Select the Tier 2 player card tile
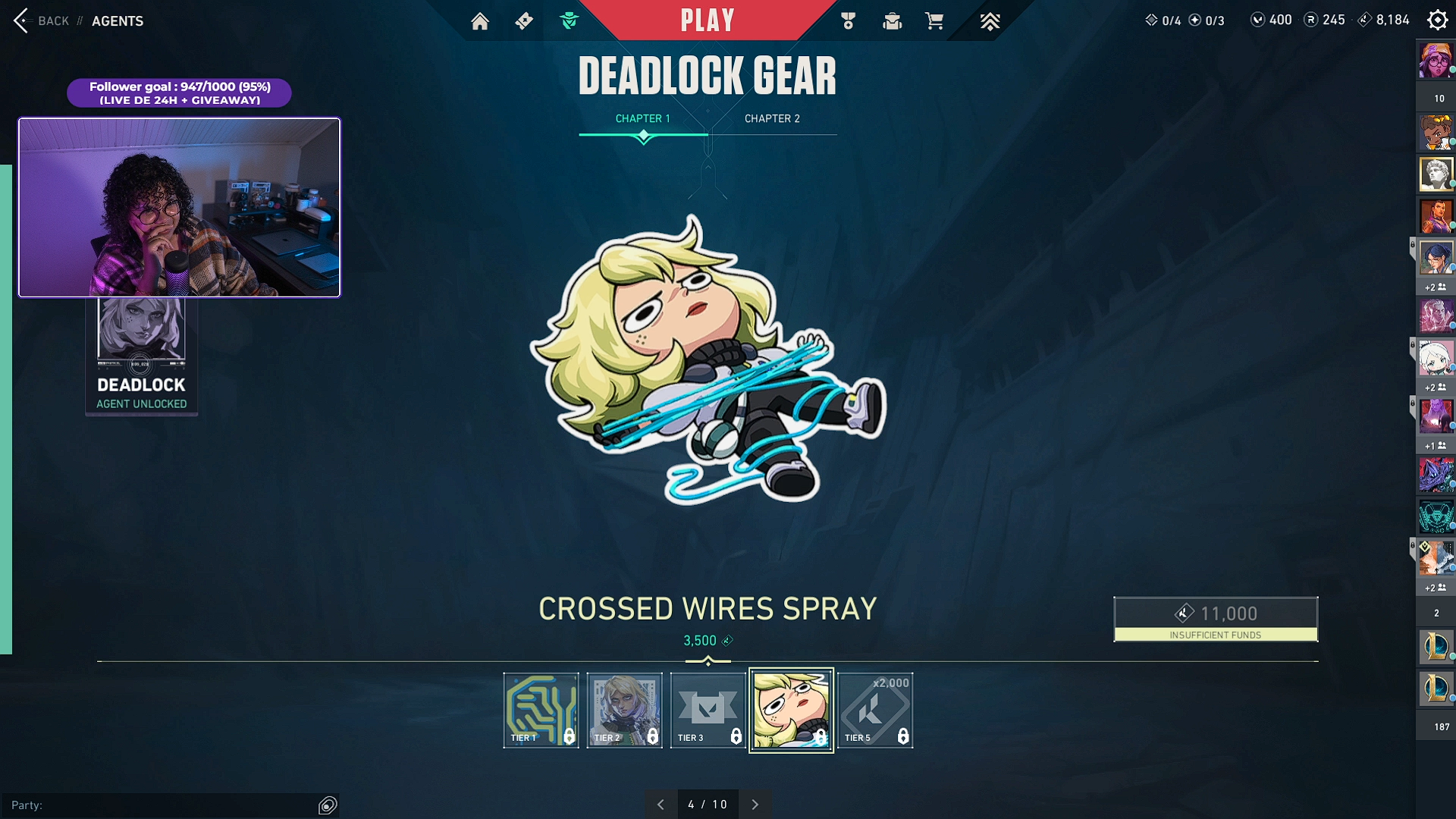The width and height of the screenshot is (1456, 819). (624, 710)
